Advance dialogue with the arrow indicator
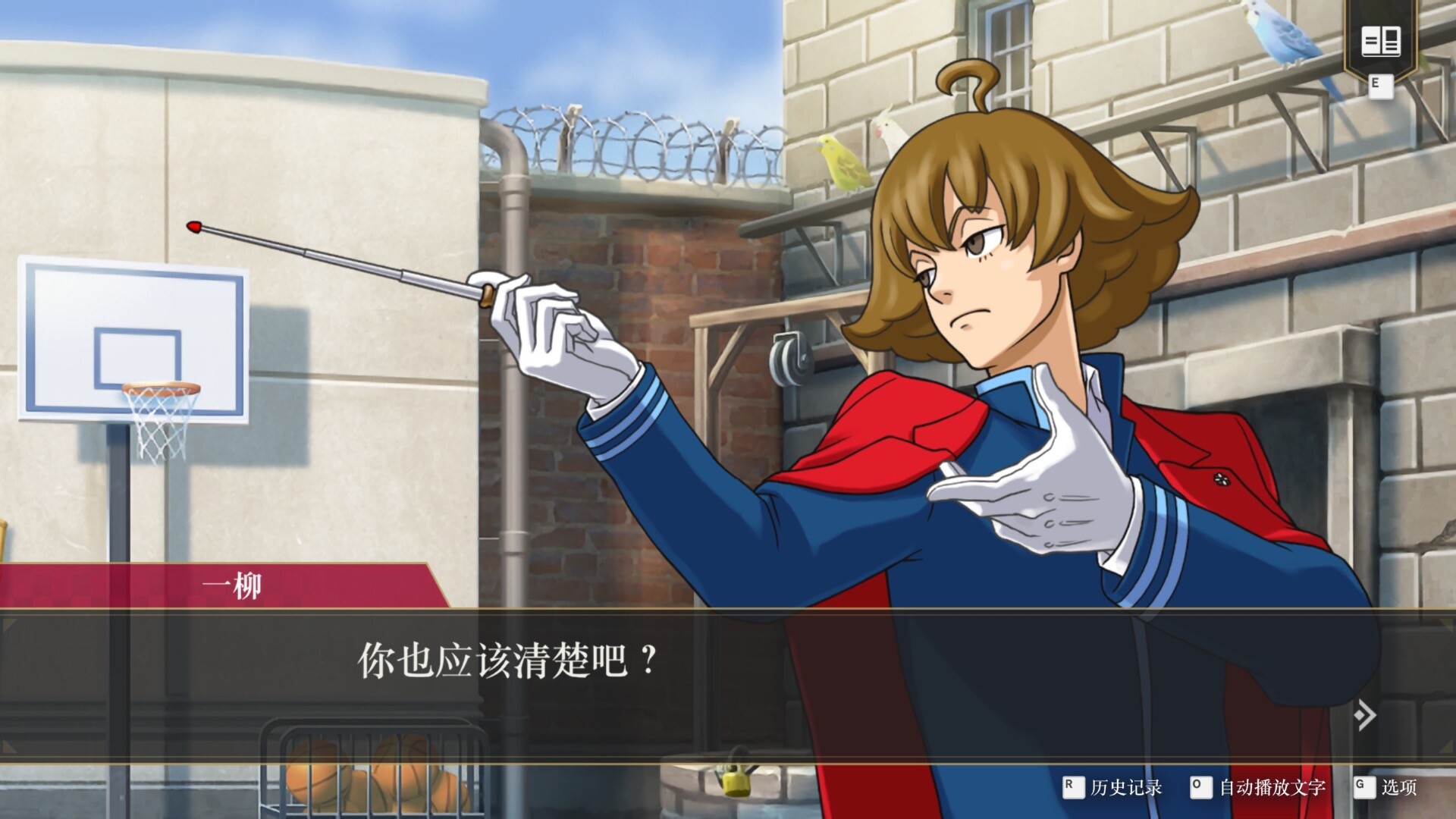The width and height of the screenshot is (1456, 819). click(1364, 714)
